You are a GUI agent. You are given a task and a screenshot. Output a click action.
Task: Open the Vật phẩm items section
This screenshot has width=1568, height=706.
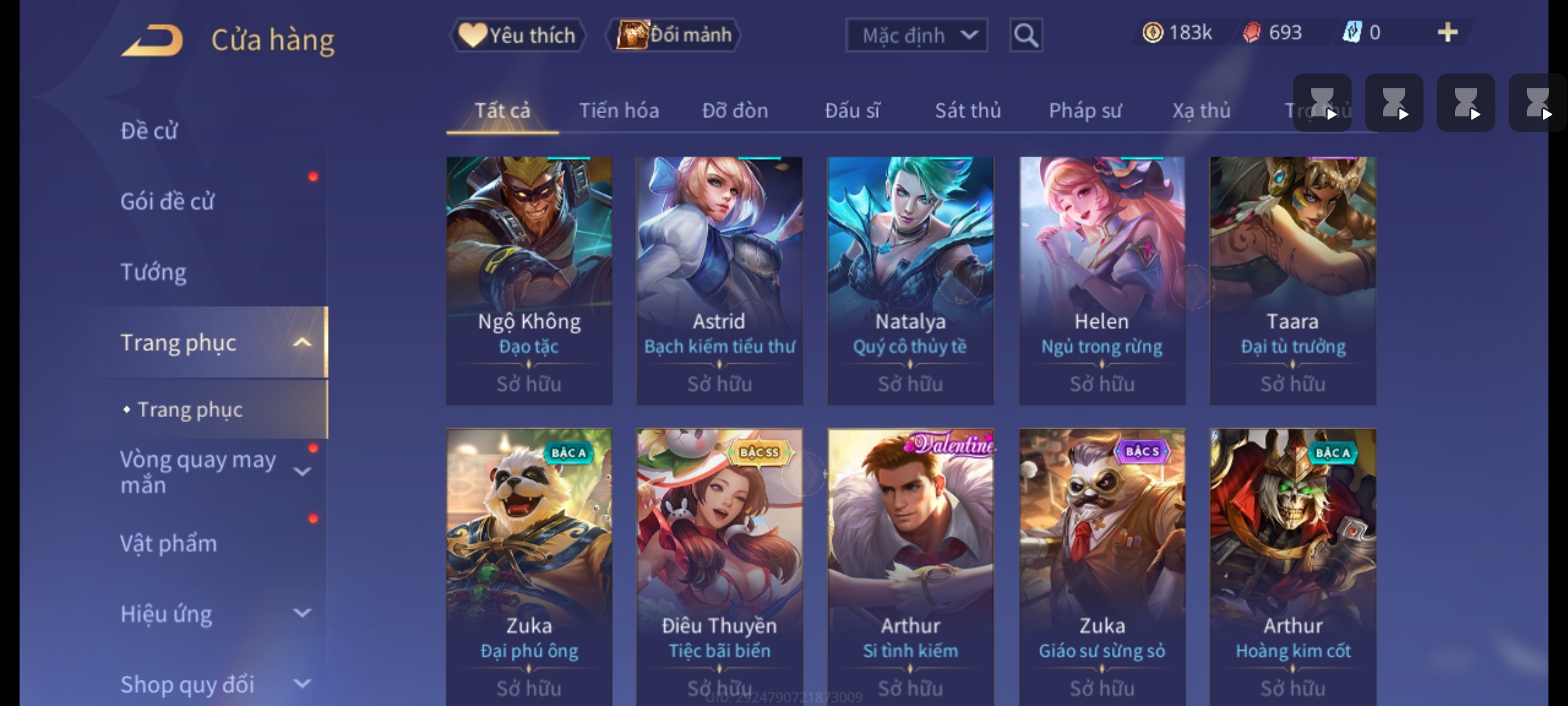click(x=169, y=544)
